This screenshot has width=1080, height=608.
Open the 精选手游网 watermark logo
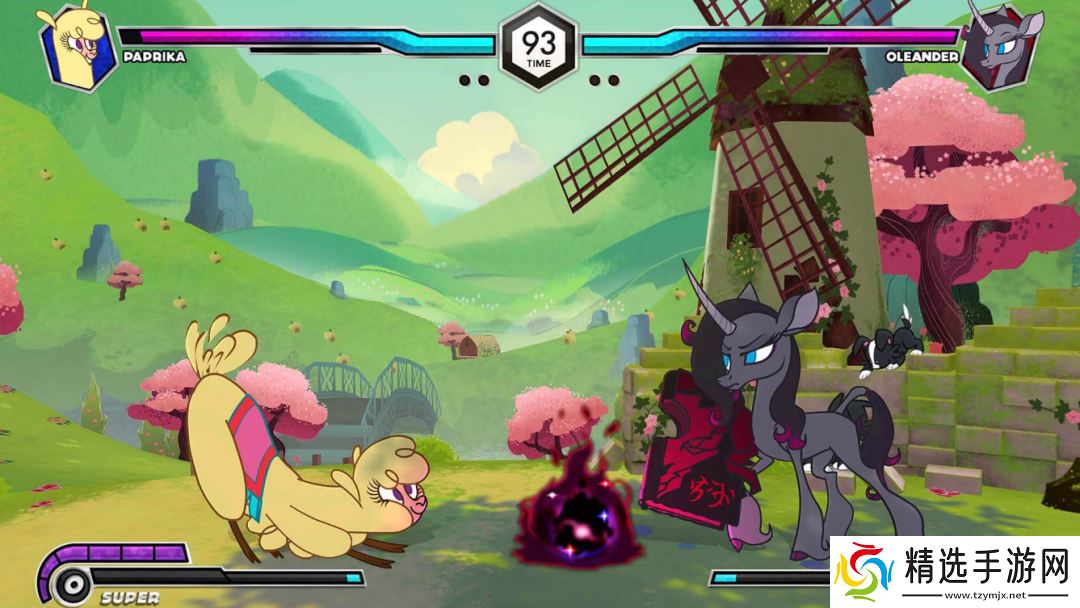pyautogui.click(x=955, y=572)
